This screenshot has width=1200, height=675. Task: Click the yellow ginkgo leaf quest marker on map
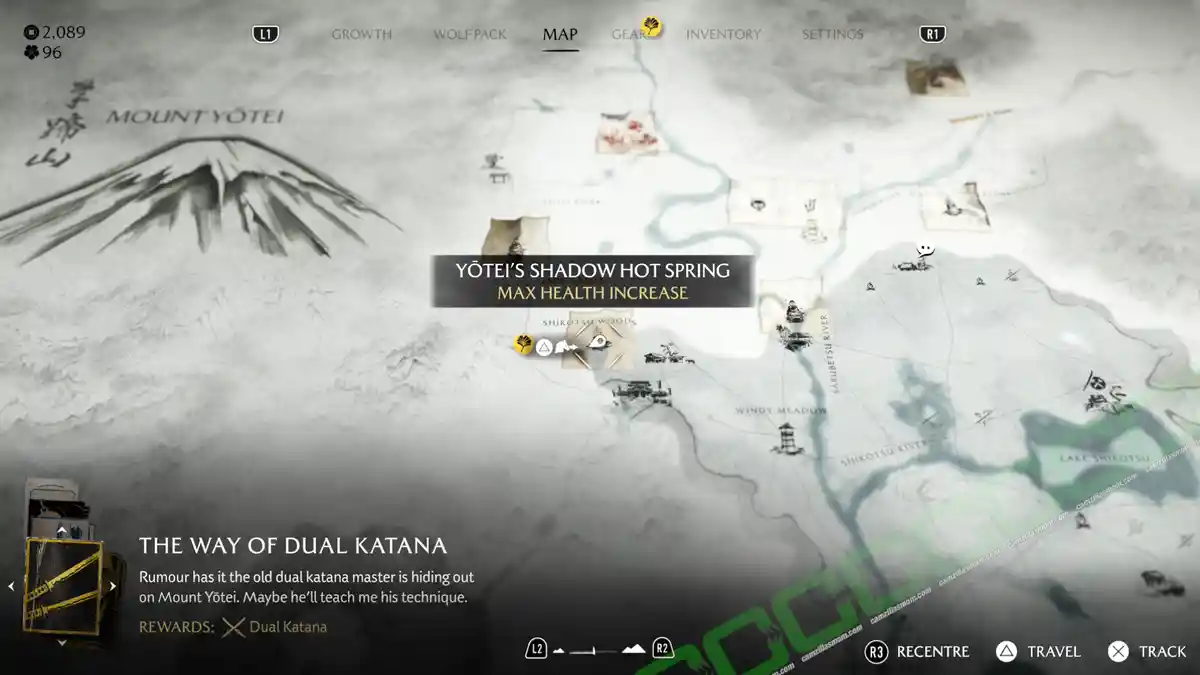point(523,345)
